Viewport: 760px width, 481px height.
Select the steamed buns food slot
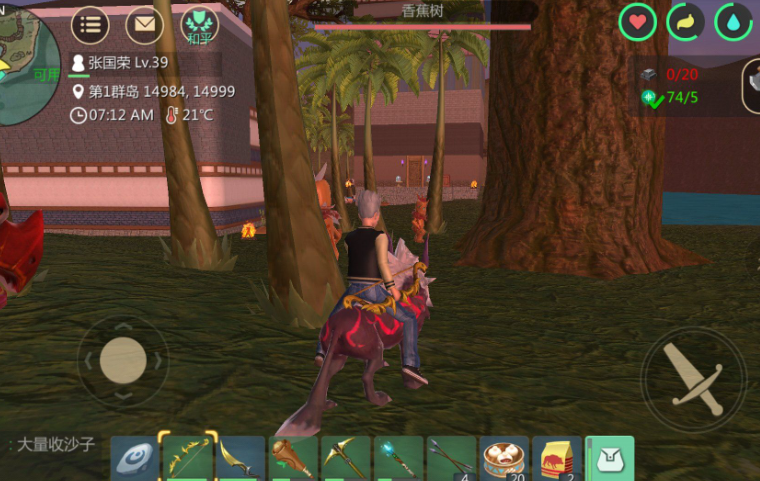pos(504,458)
